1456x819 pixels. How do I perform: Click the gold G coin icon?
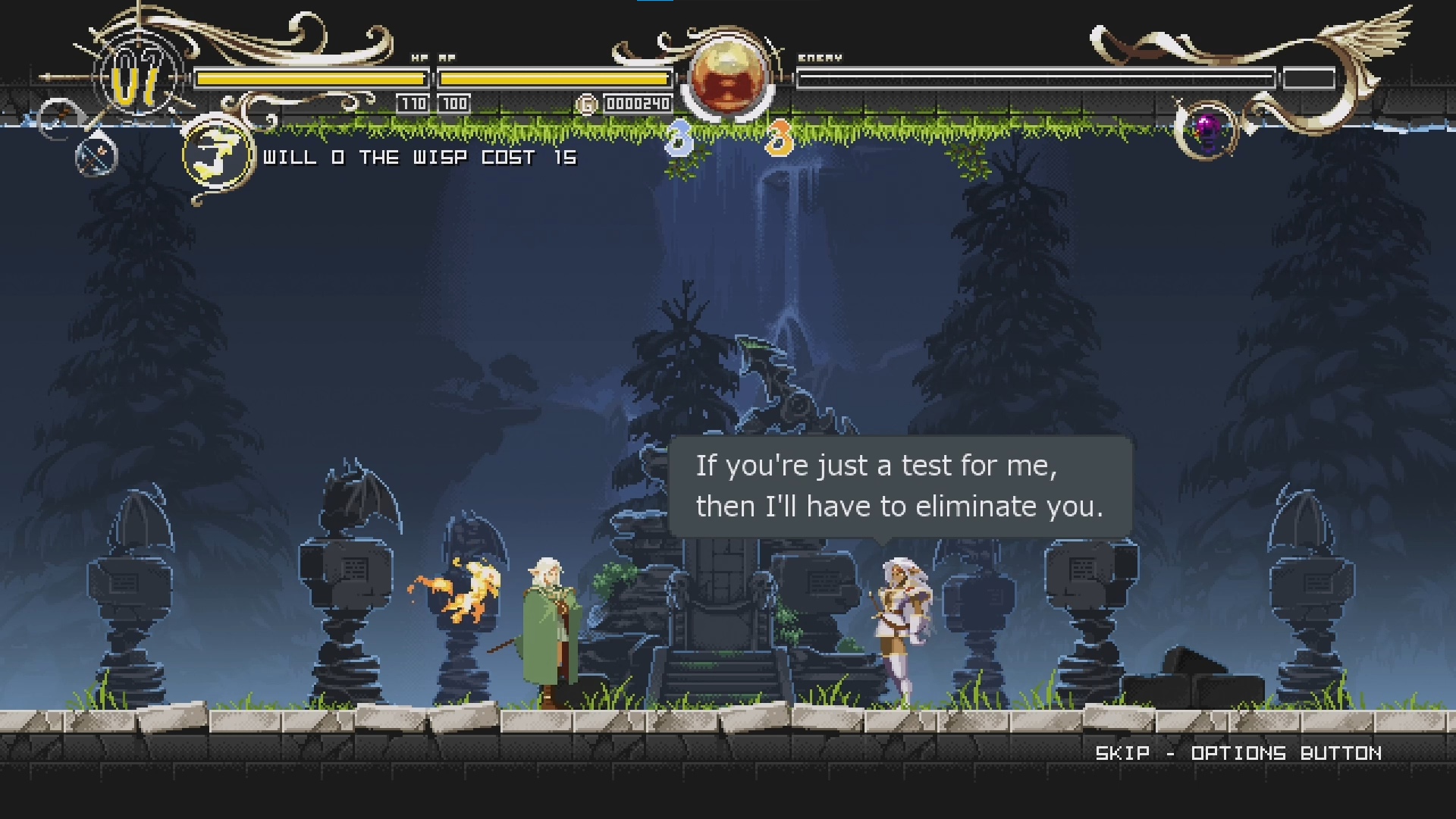point(586,105)
